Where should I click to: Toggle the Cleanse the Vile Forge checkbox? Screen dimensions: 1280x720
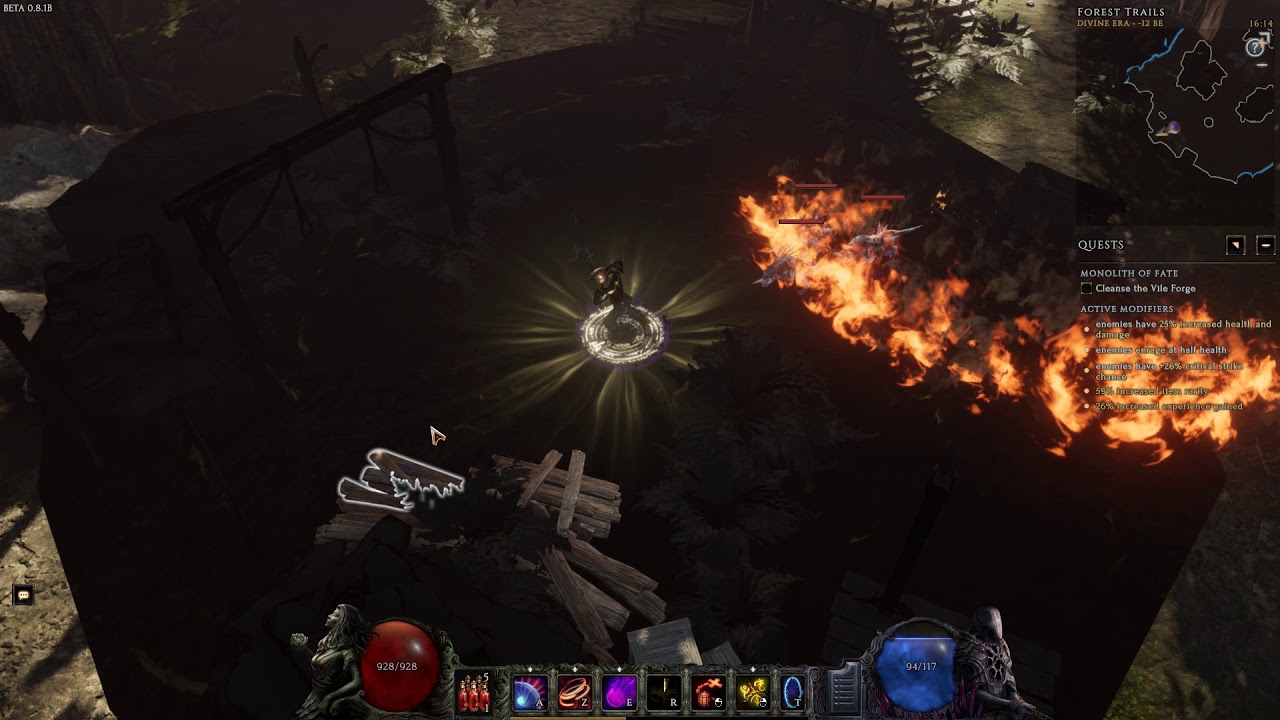pyautogui.click(x=1086, y=289)
